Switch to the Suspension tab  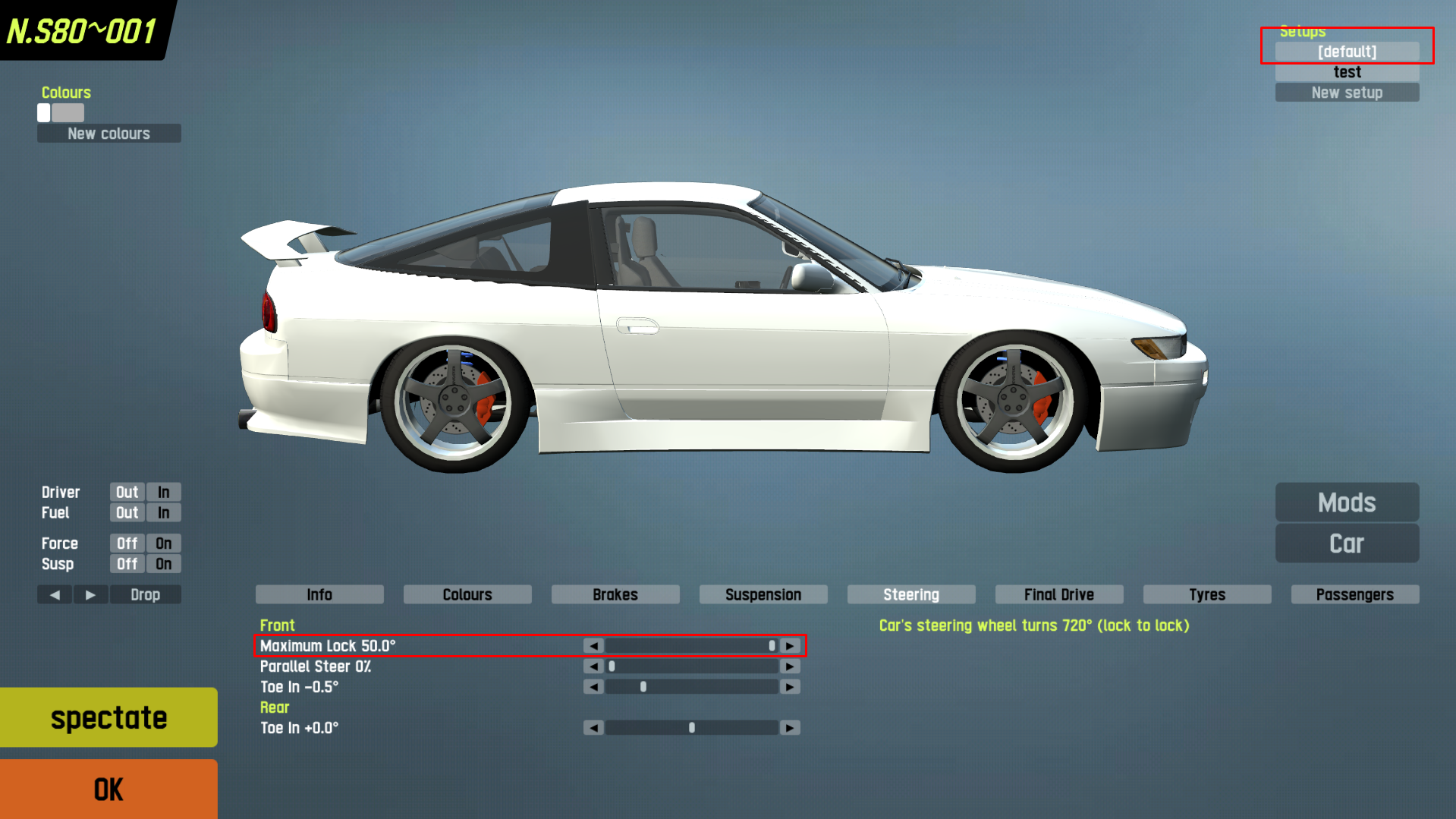(763, 595)
